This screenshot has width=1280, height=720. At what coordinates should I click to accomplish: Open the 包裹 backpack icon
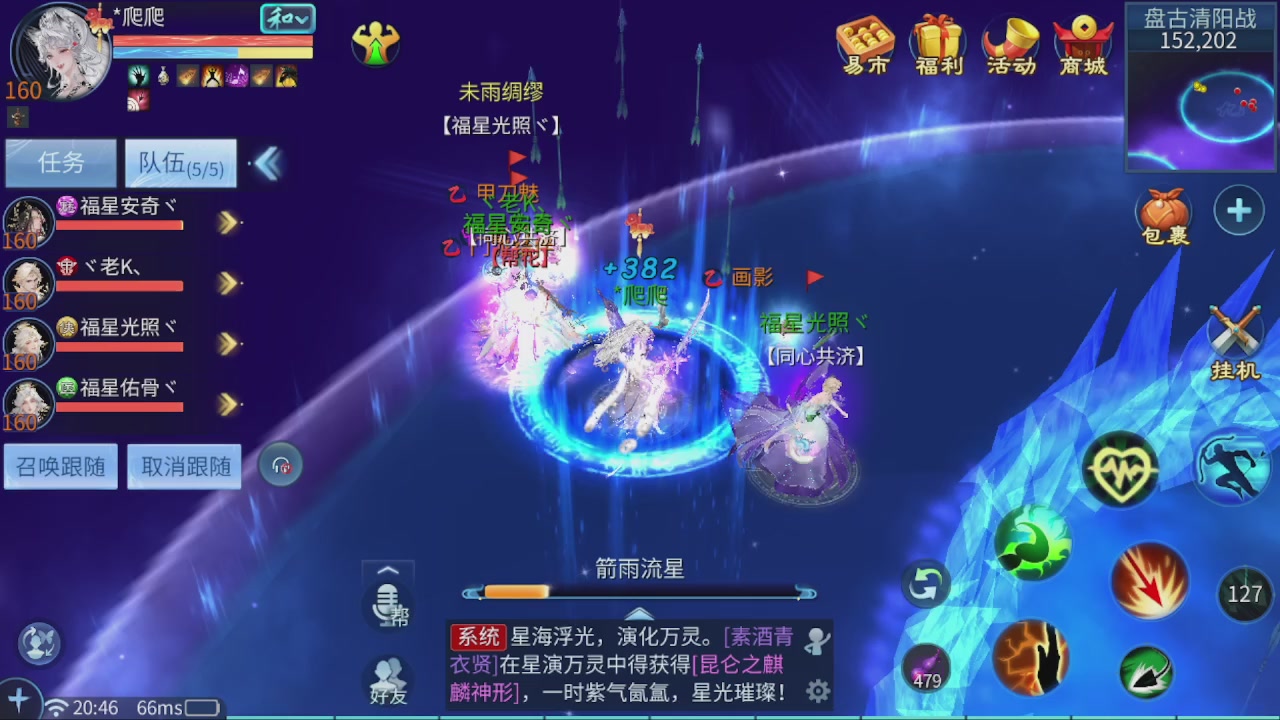(1163, 213)
